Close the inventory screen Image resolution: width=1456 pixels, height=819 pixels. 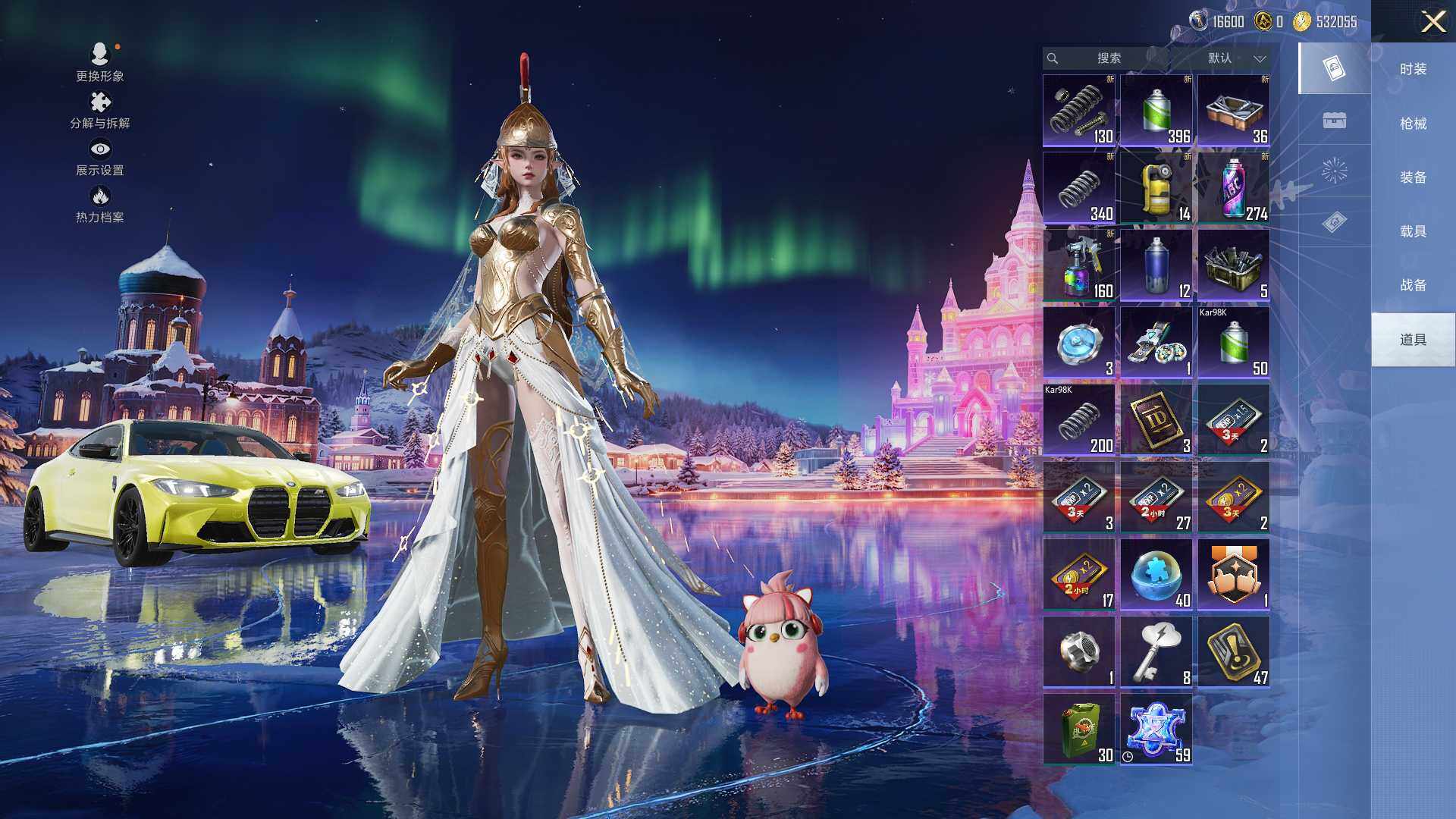coord(1432,21)
